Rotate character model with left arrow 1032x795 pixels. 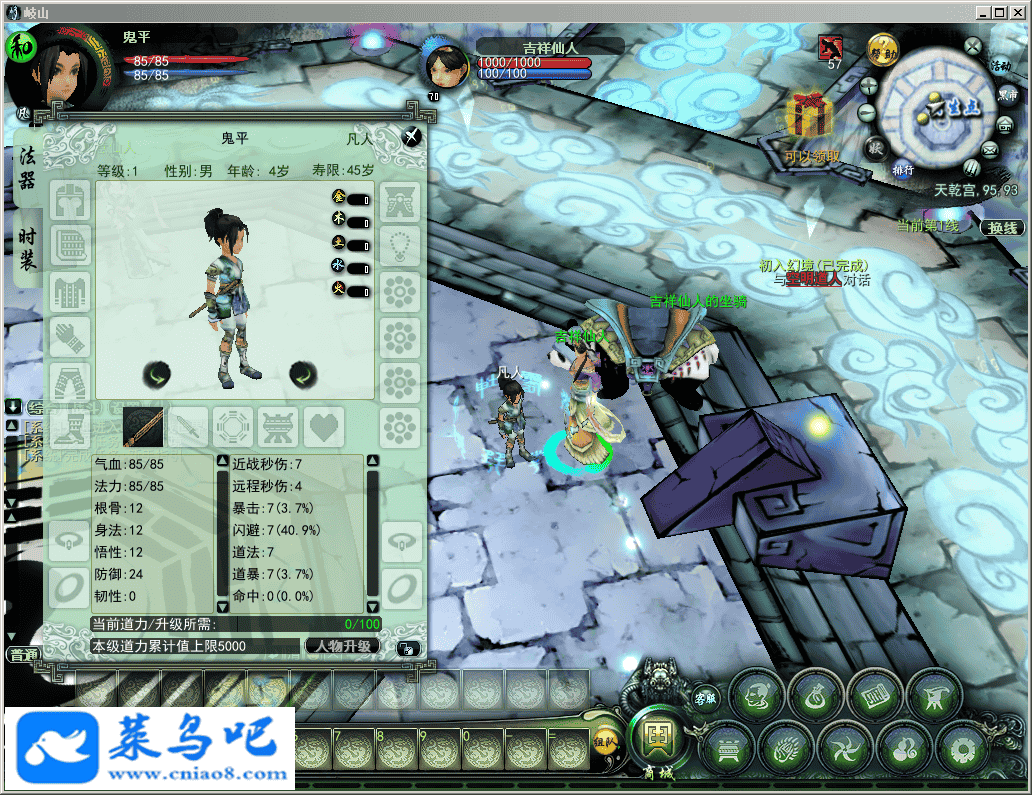point(156,374)
